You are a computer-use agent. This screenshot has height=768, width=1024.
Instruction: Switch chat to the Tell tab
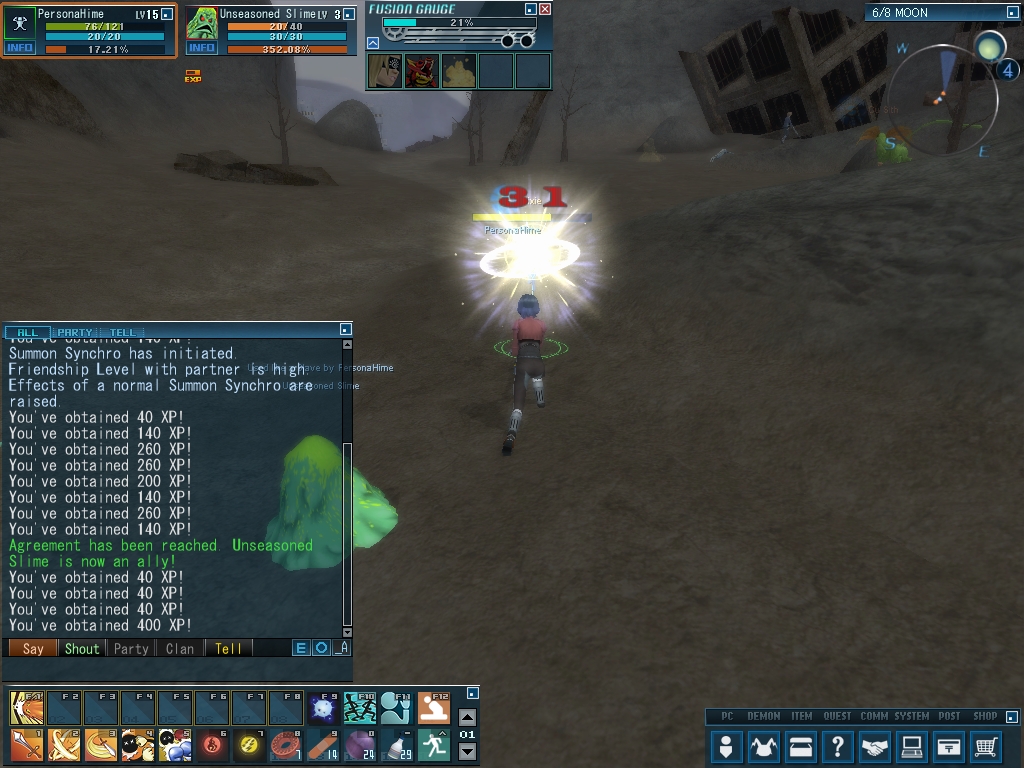tap(122, 332)
